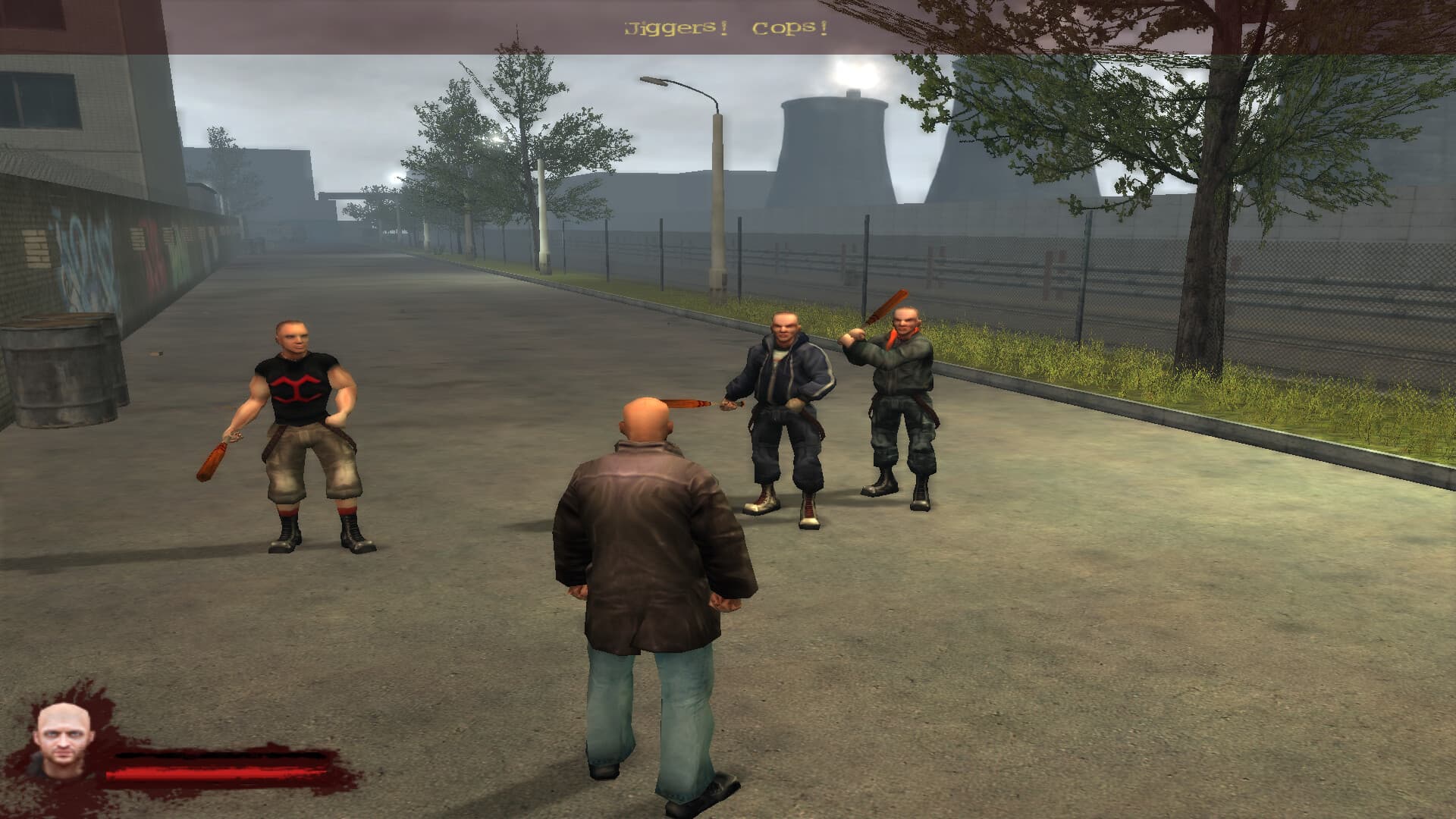Toggle the 'Jiggers! Cops!' alert banner

(x=724, y=27)
